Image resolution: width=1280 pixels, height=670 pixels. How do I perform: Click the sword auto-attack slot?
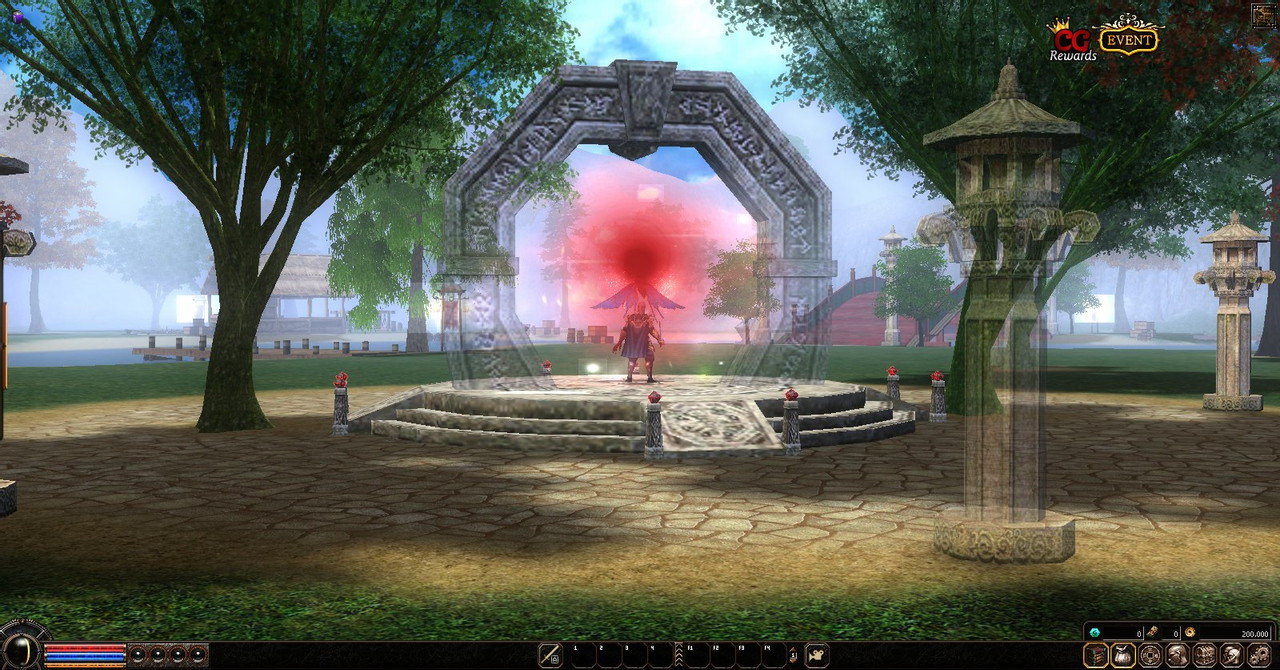click(550, 655)
